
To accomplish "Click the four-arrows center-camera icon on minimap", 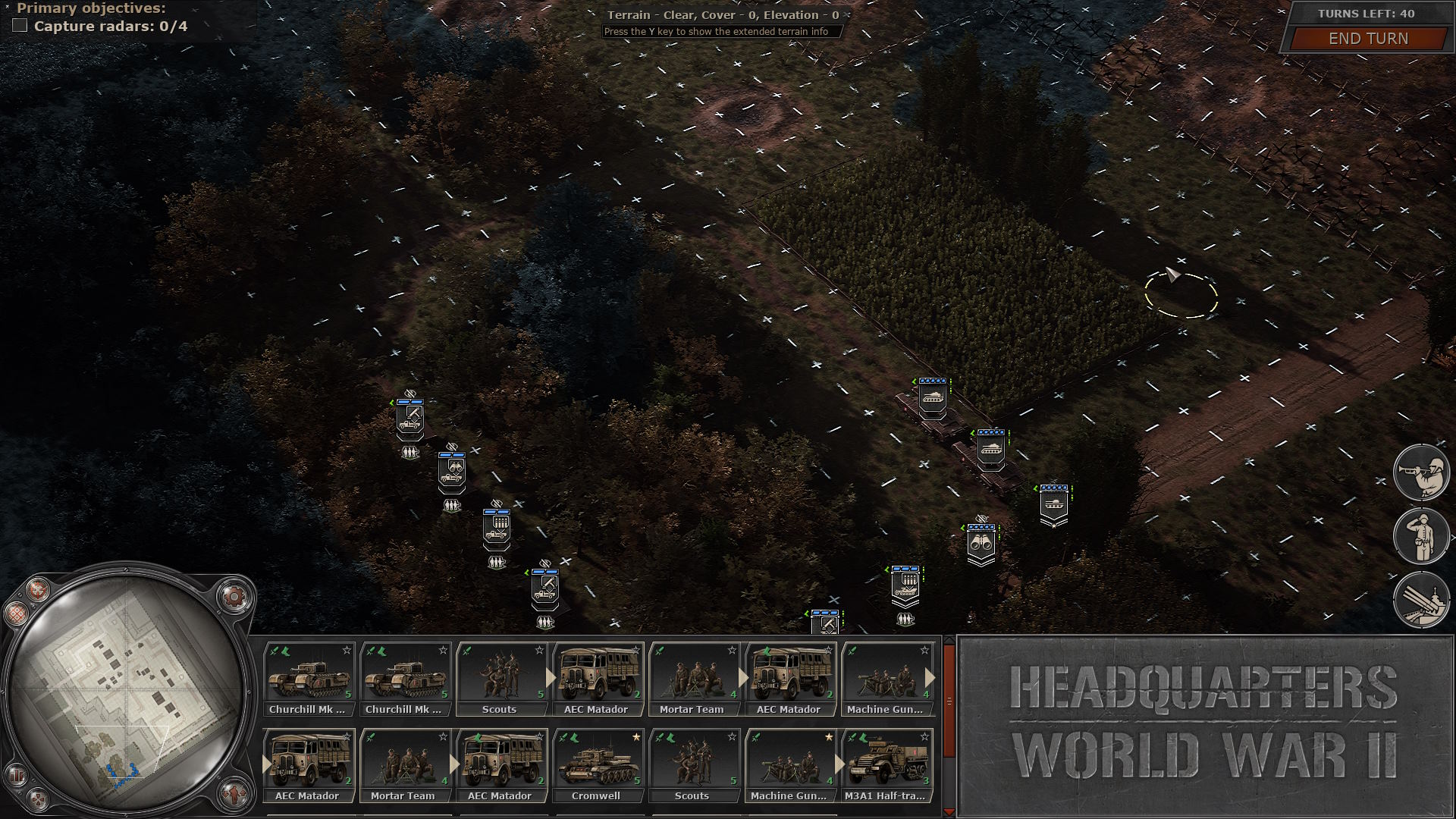I will [37, 798].
